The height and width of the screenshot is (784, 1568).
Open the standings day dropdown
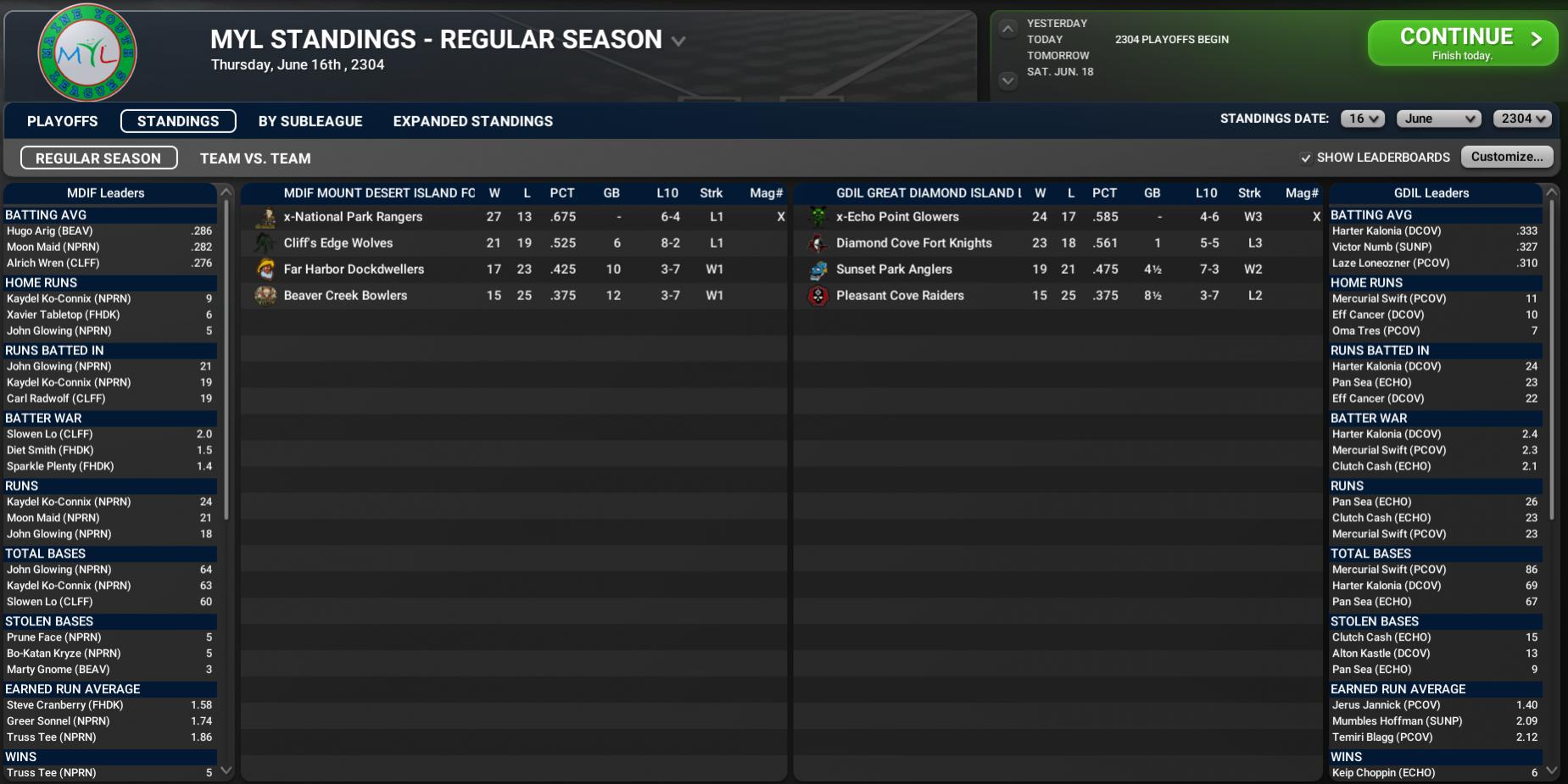point(1362,119)
